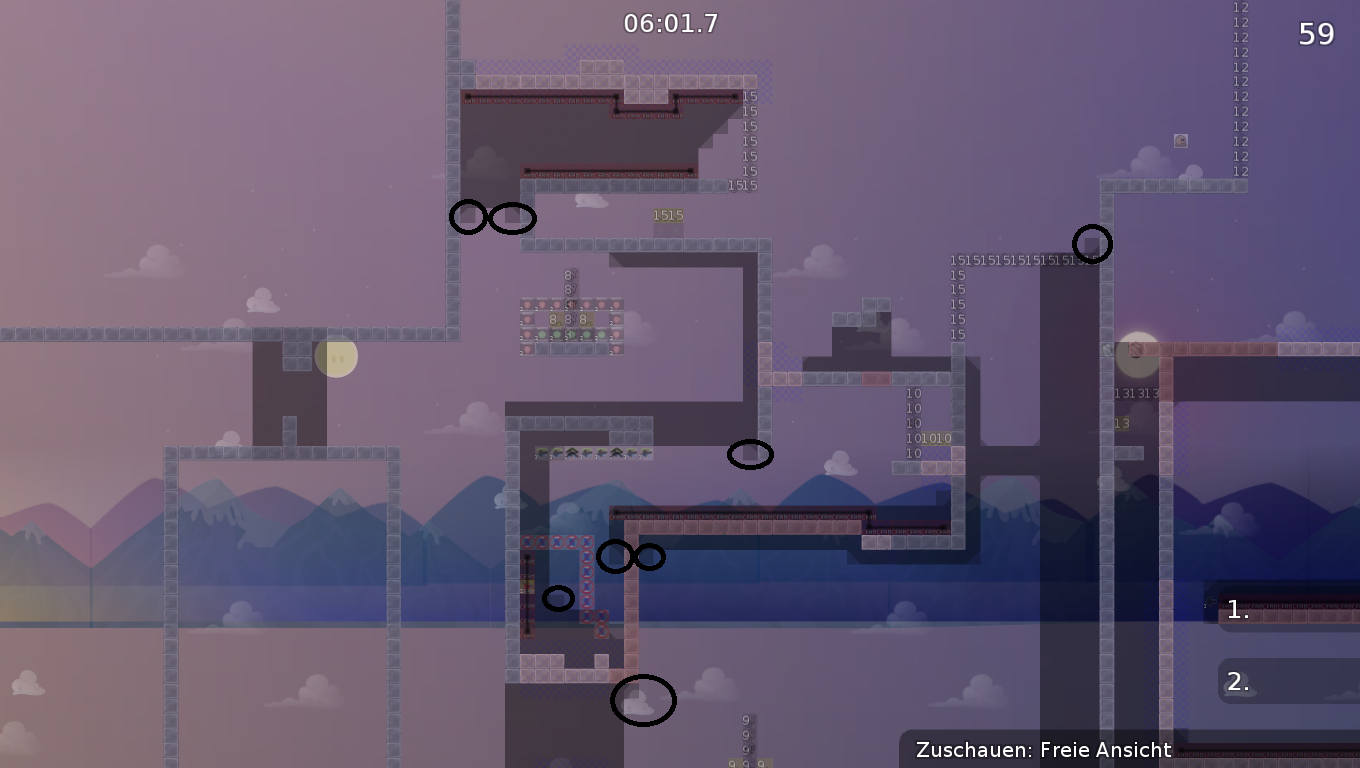Screen dimensions: 1360x768
Task: Switch view by clicking the "2." rank tab
Action: pos(1236,682)
